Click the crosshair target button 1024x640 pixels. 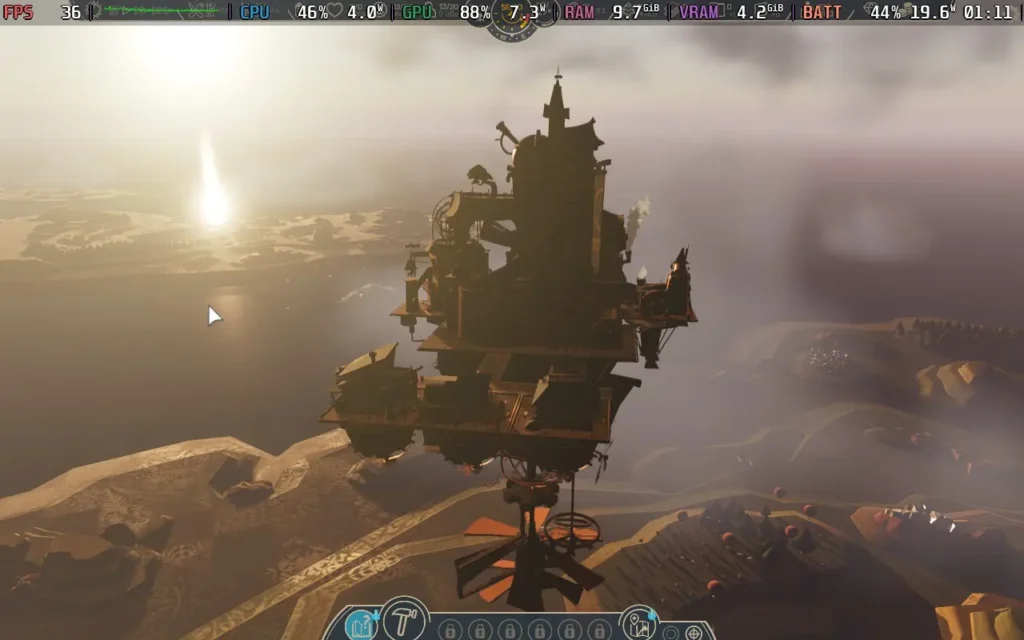pyautogui.click(x=692, y=633)
